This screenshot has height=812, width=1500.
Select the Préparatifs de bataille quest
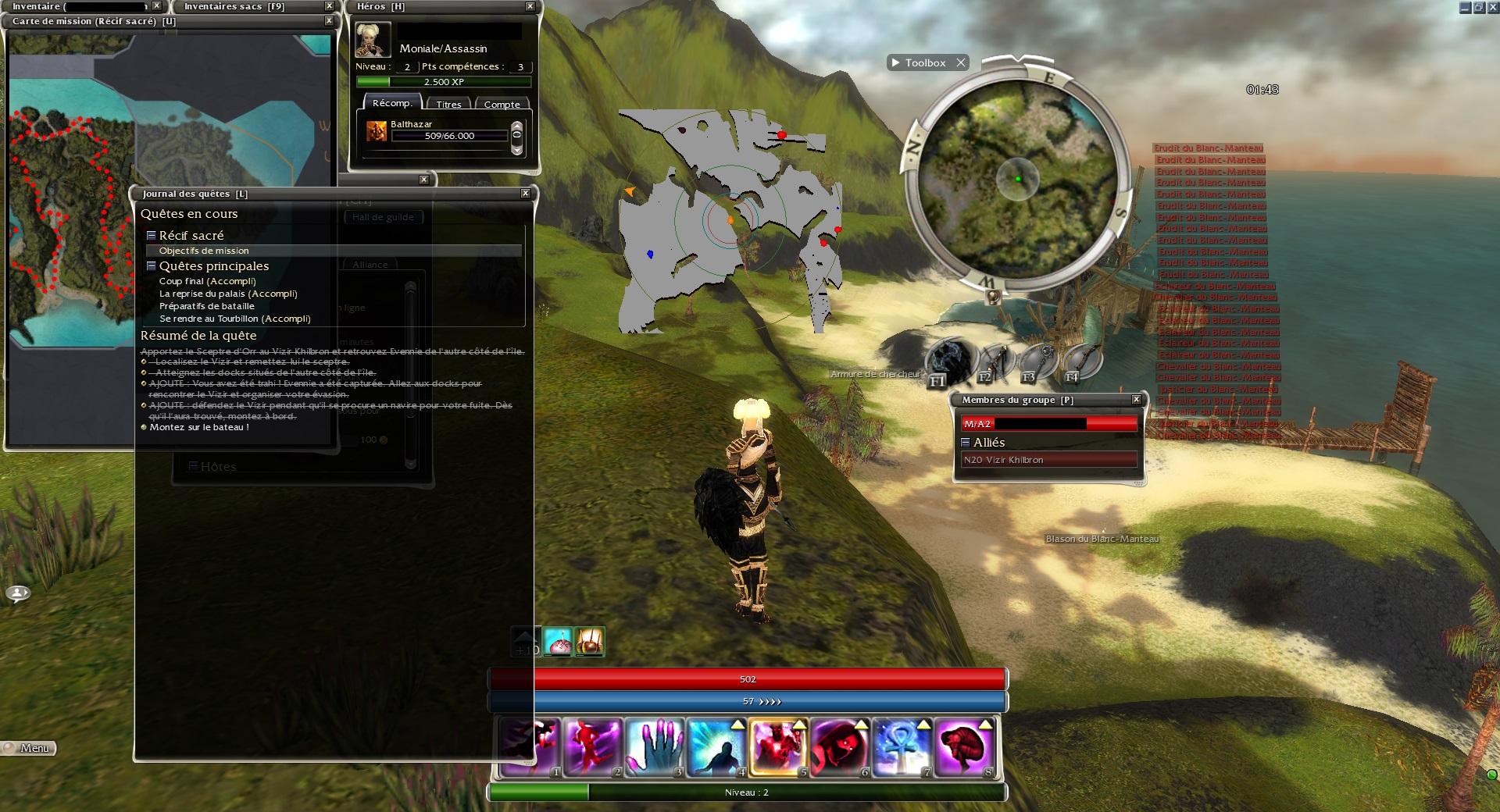[x=207, y=306]
